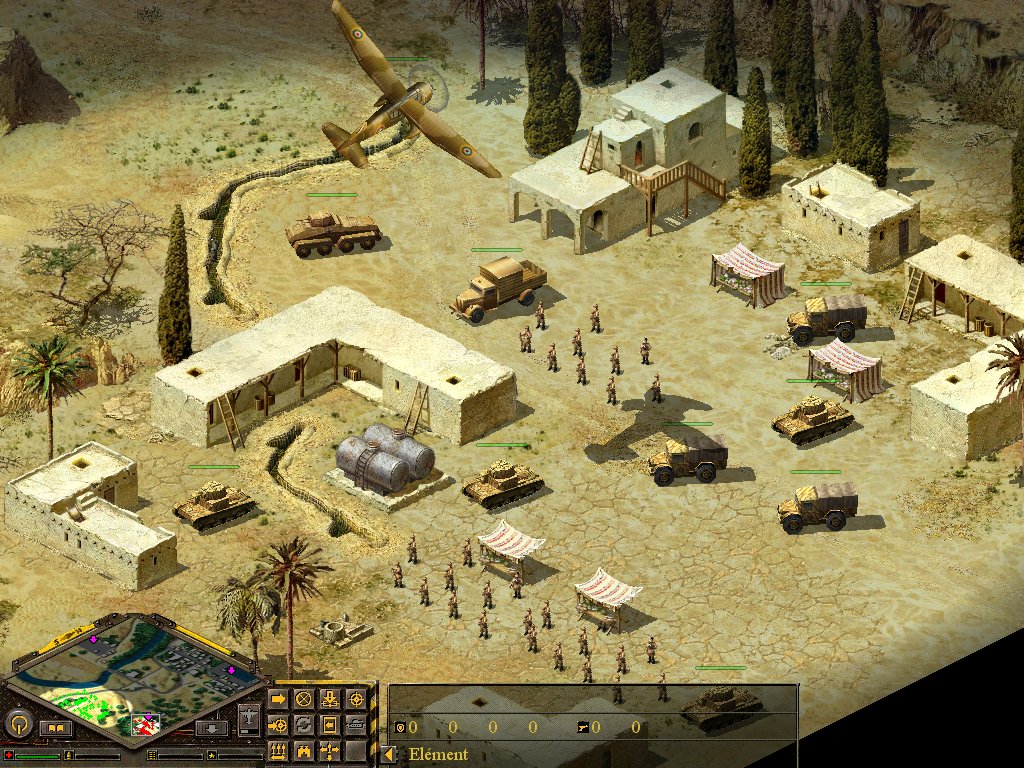Click the down-arrow panel button below minimap
The image size is (1024, 768).
[211, 728]
